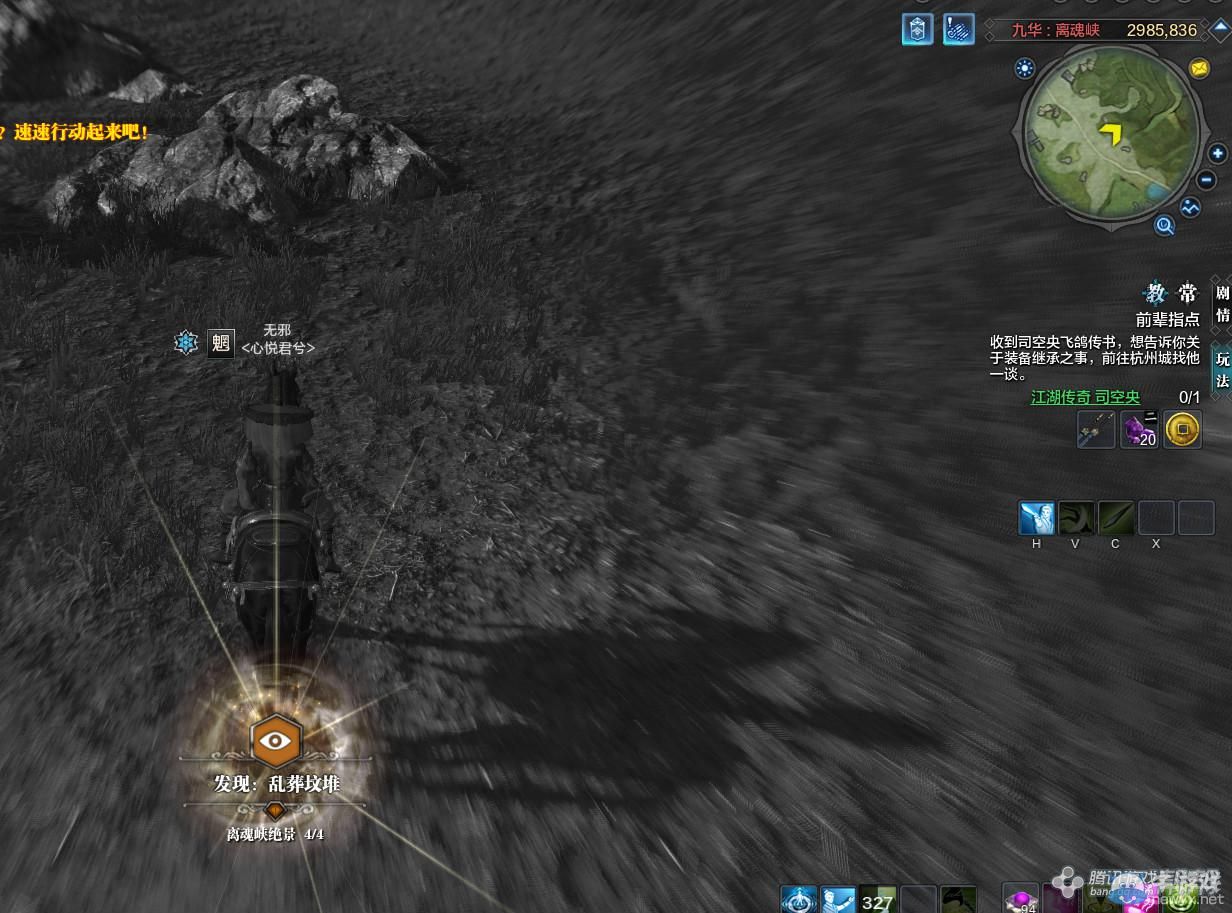Click the sun weather icon beside the minimap

pyautogui.click(x=1025, y=68)
